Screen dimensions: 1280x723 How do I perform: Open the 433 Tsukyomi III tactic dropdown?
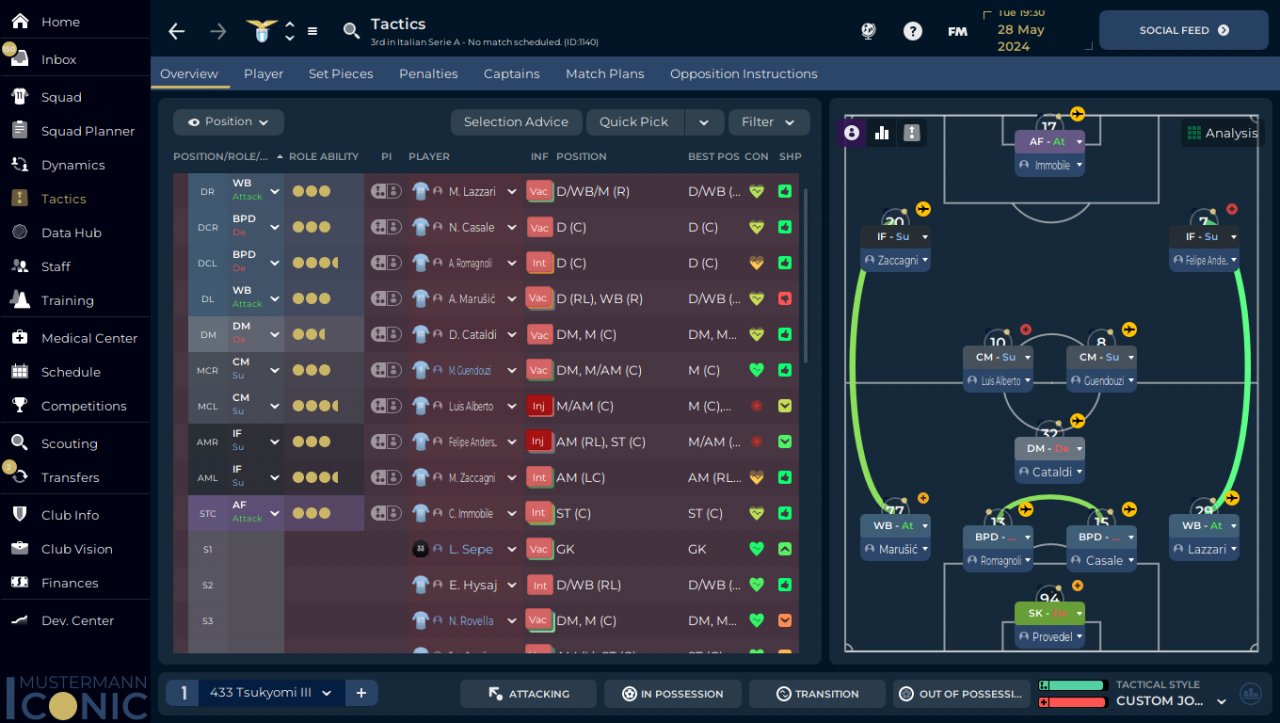pyautogui.click(x=267, y=693)
